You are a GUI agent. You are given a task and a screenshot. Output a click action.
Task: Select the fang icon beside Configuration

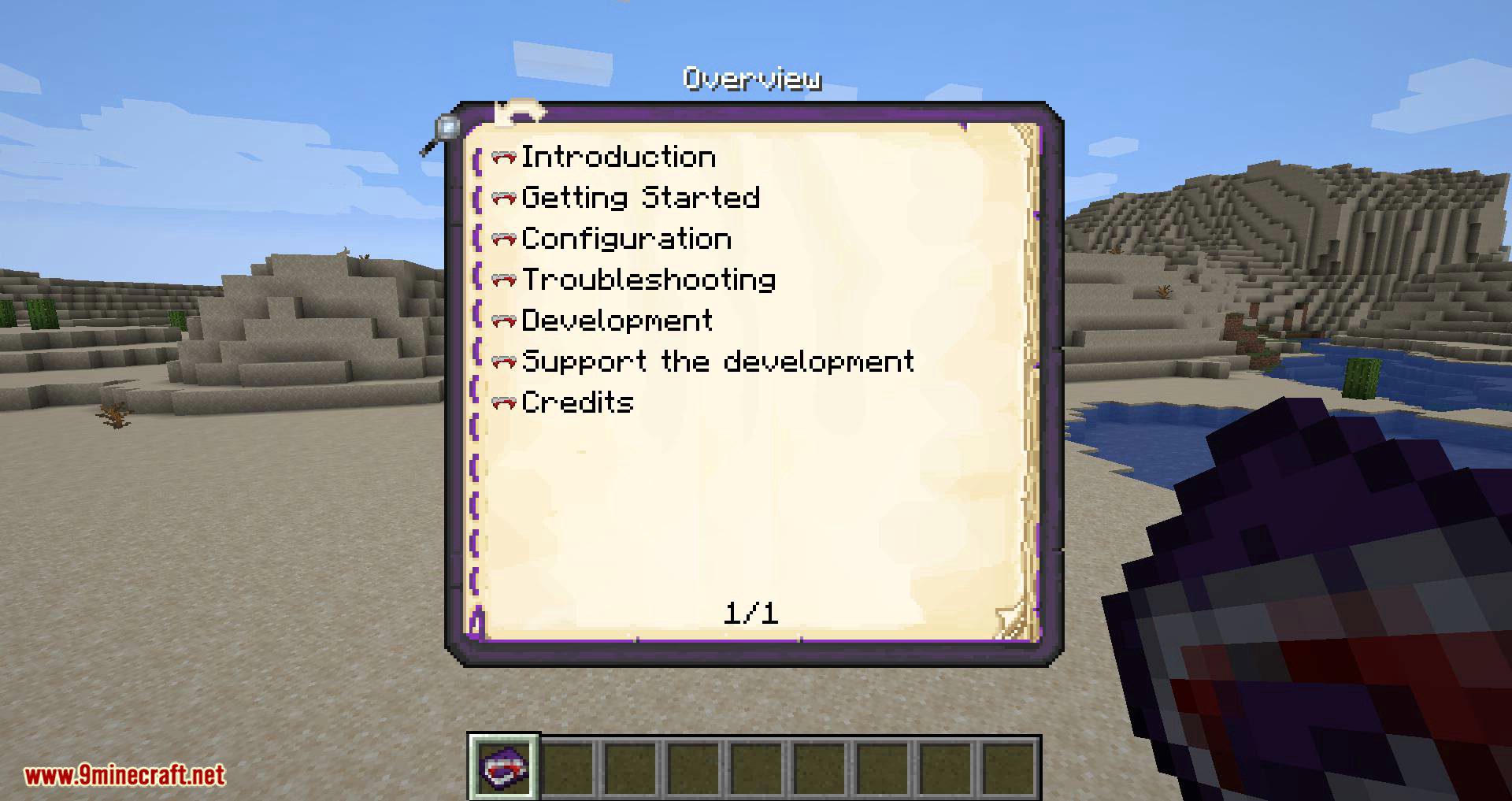pyautogui.click(x=502, y=238)
